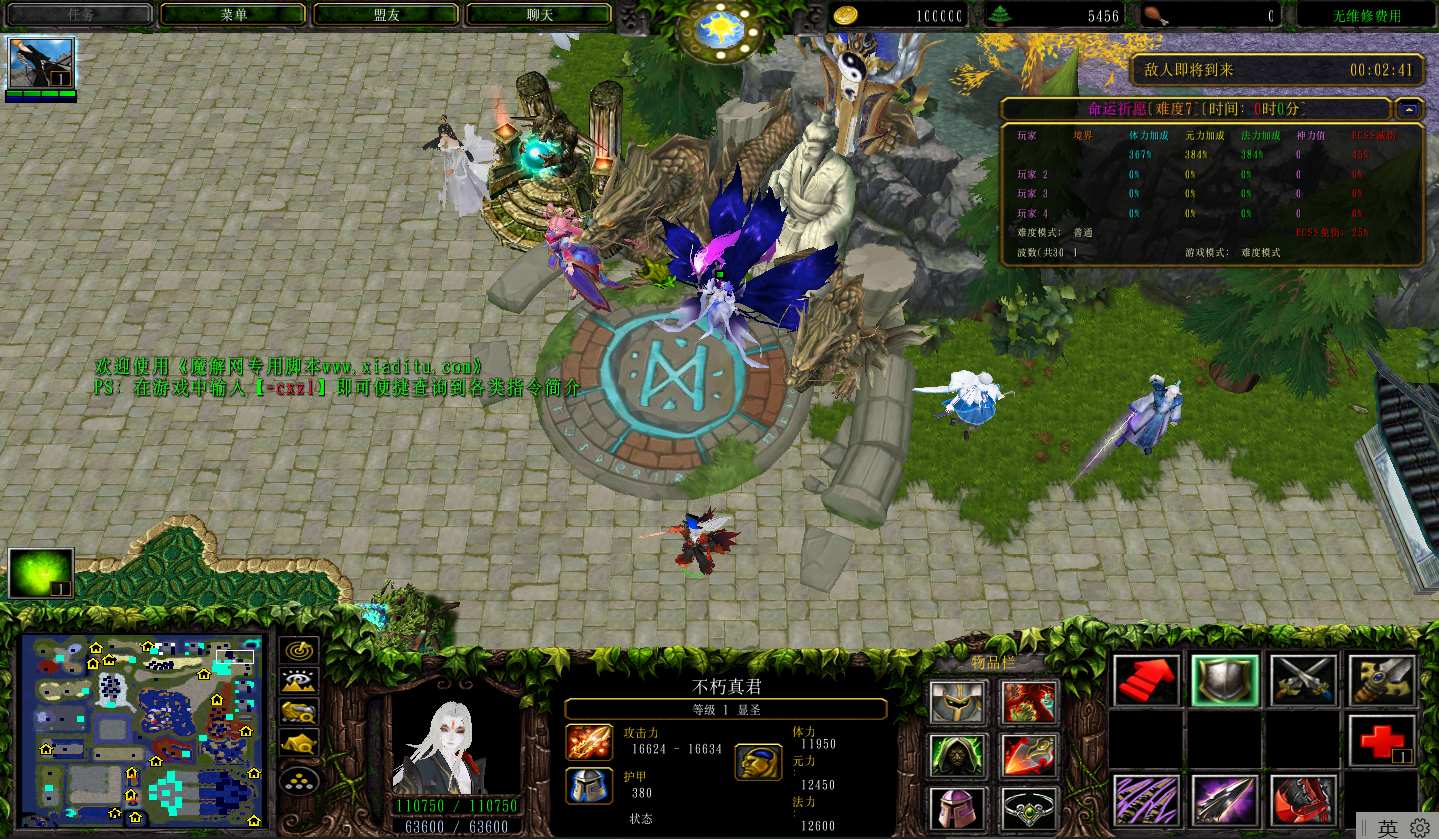Open the 盟友 (Allies) panel
This screenshot has height=839, width=1439.
(386, 15)
